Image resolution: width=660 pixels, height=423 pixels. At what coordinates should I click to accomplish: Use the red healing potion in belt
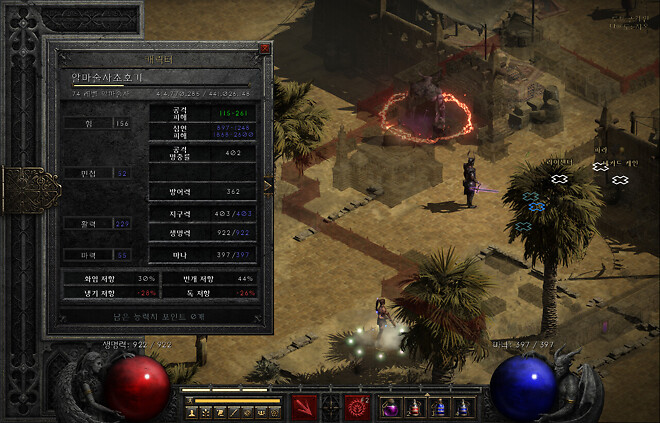[414, 407]
